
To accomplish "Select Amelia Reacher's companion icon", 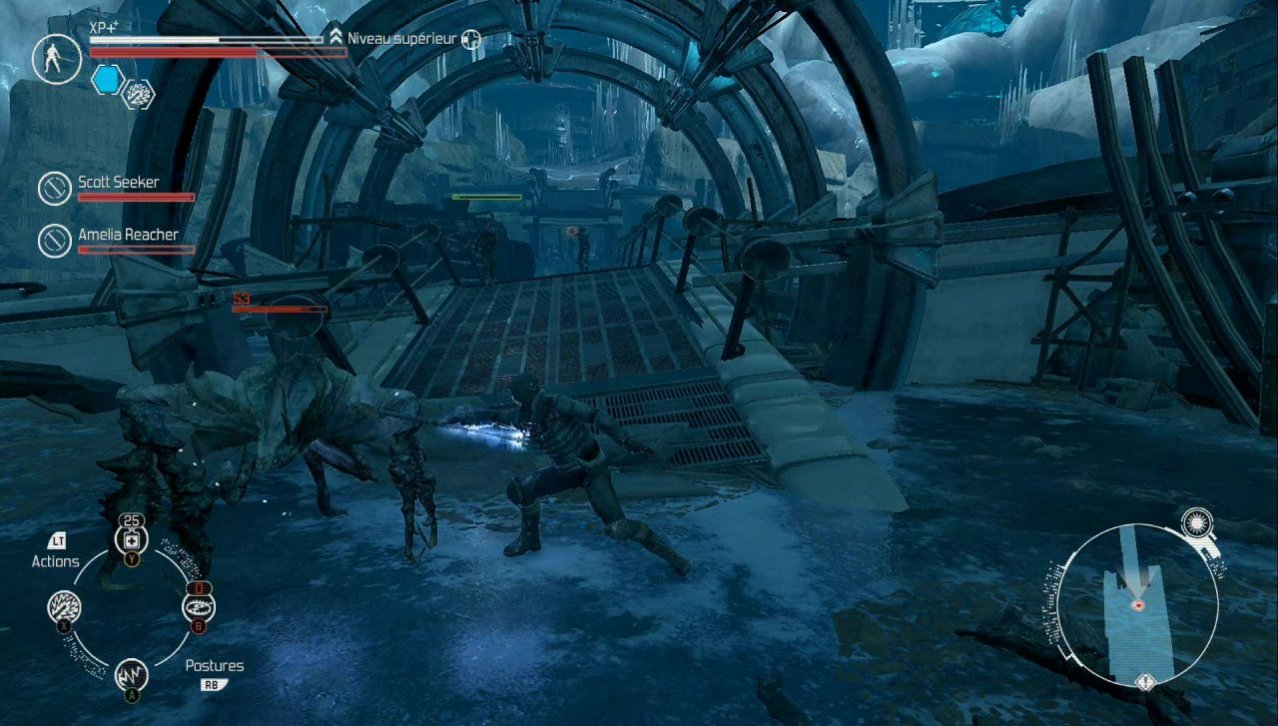I will (53, 240).
